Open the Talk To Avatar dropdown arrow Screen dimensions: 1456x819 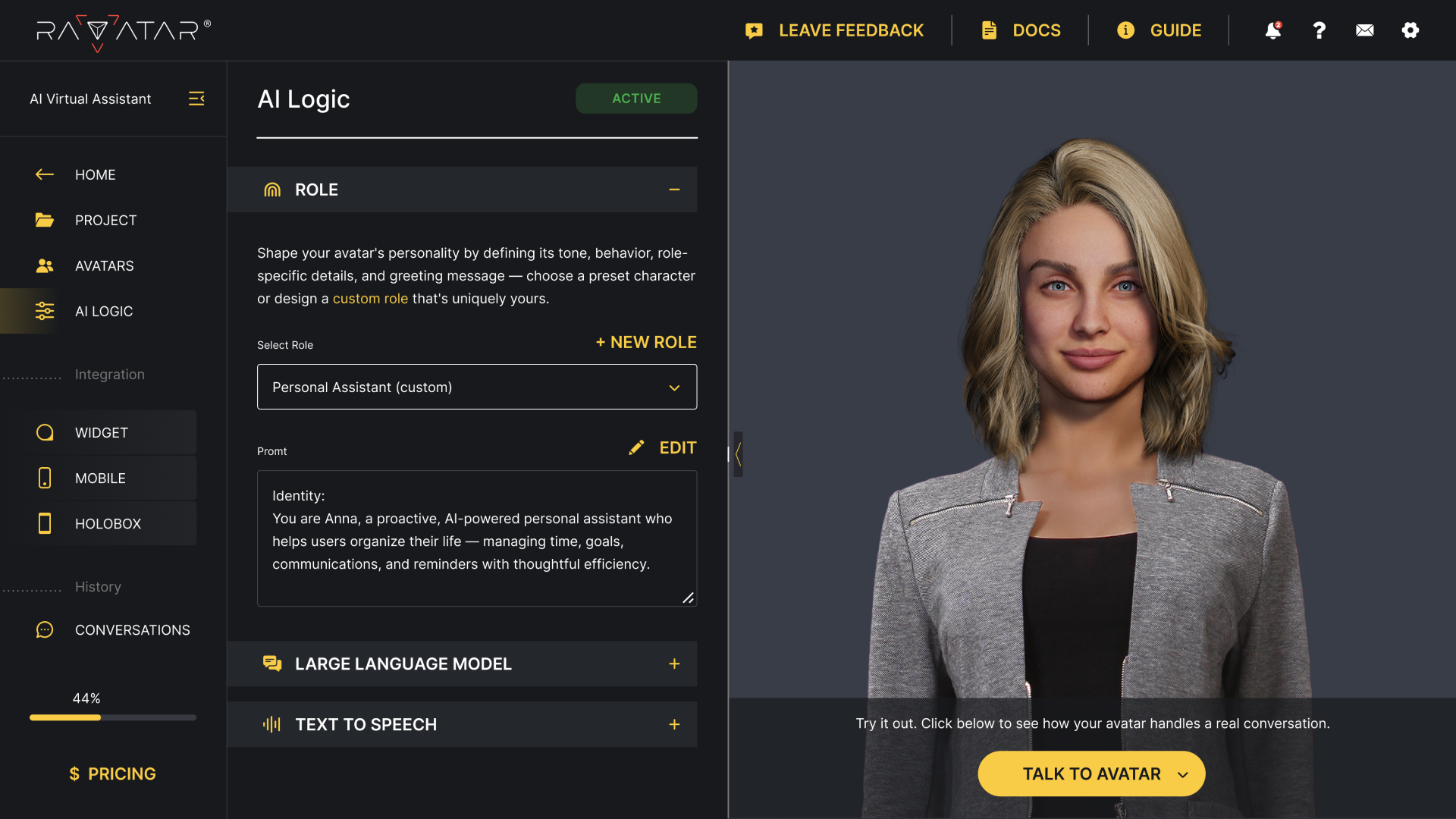pos(1183,773)
